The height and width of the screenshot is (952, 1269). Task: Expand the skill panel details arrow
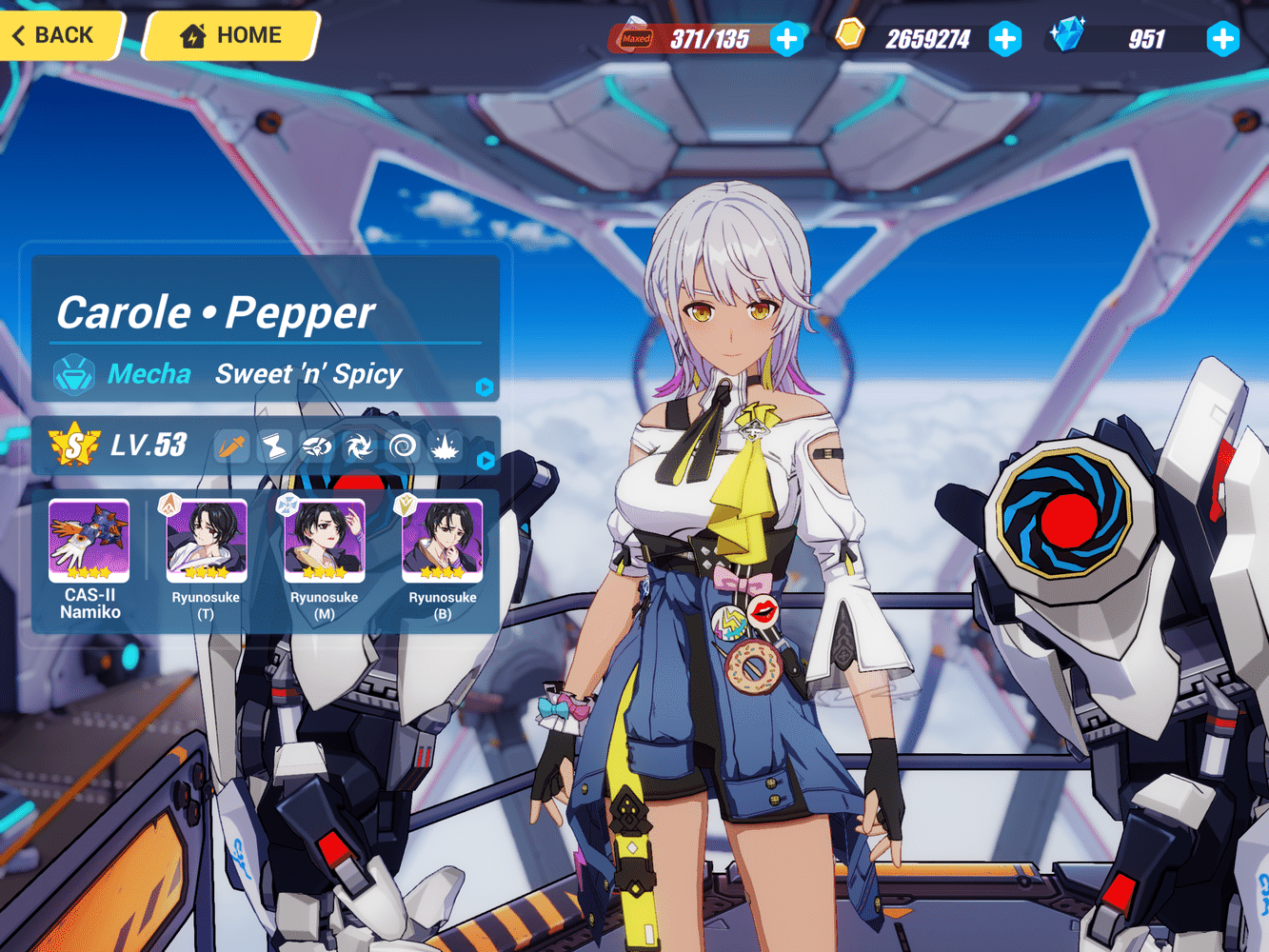485,463
